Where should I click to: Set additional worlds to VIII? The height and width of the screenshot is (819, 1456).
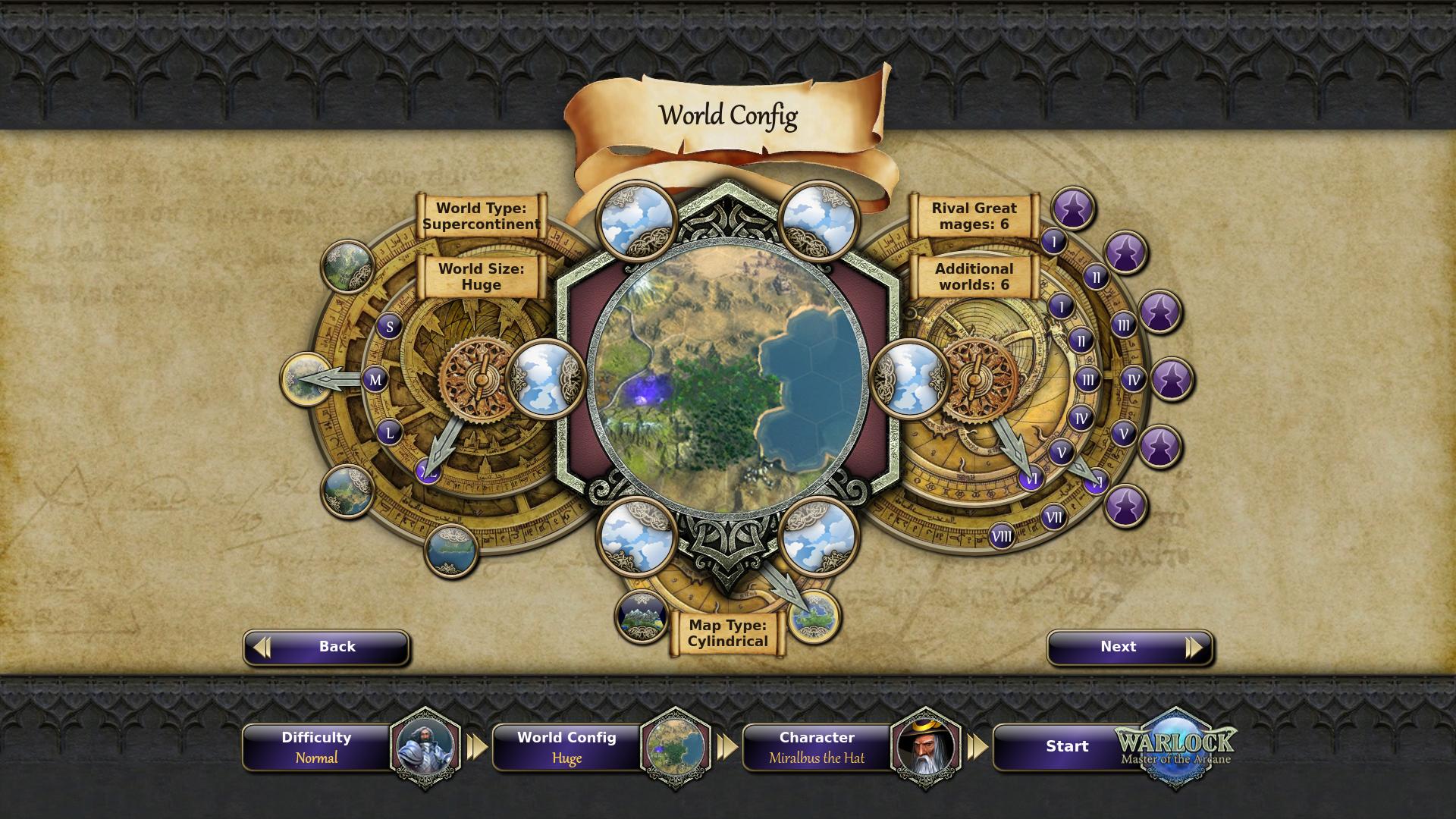pos(1001,537)
